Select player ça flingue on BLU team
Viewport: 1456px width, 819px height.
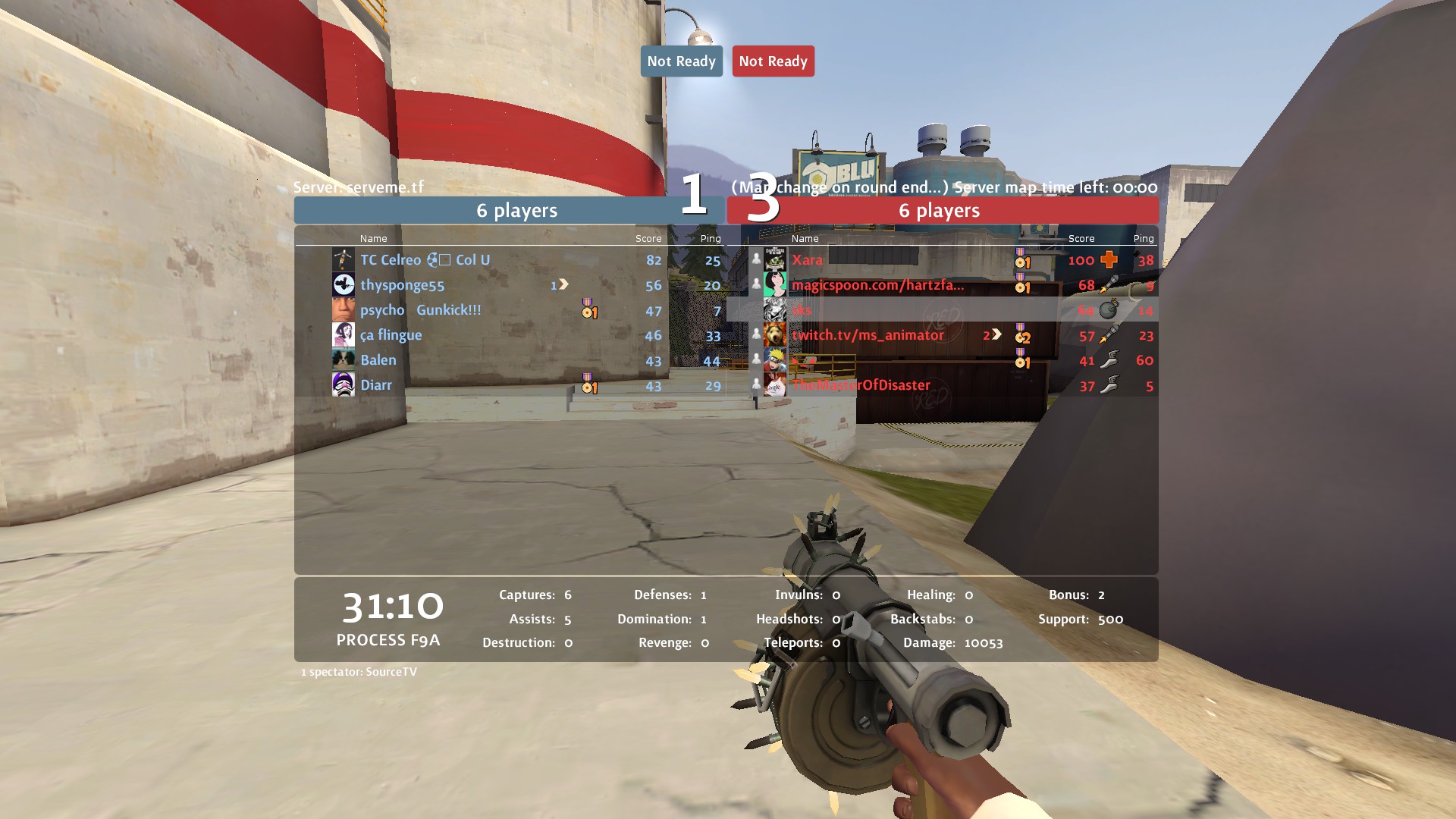(x=391, y=335)
